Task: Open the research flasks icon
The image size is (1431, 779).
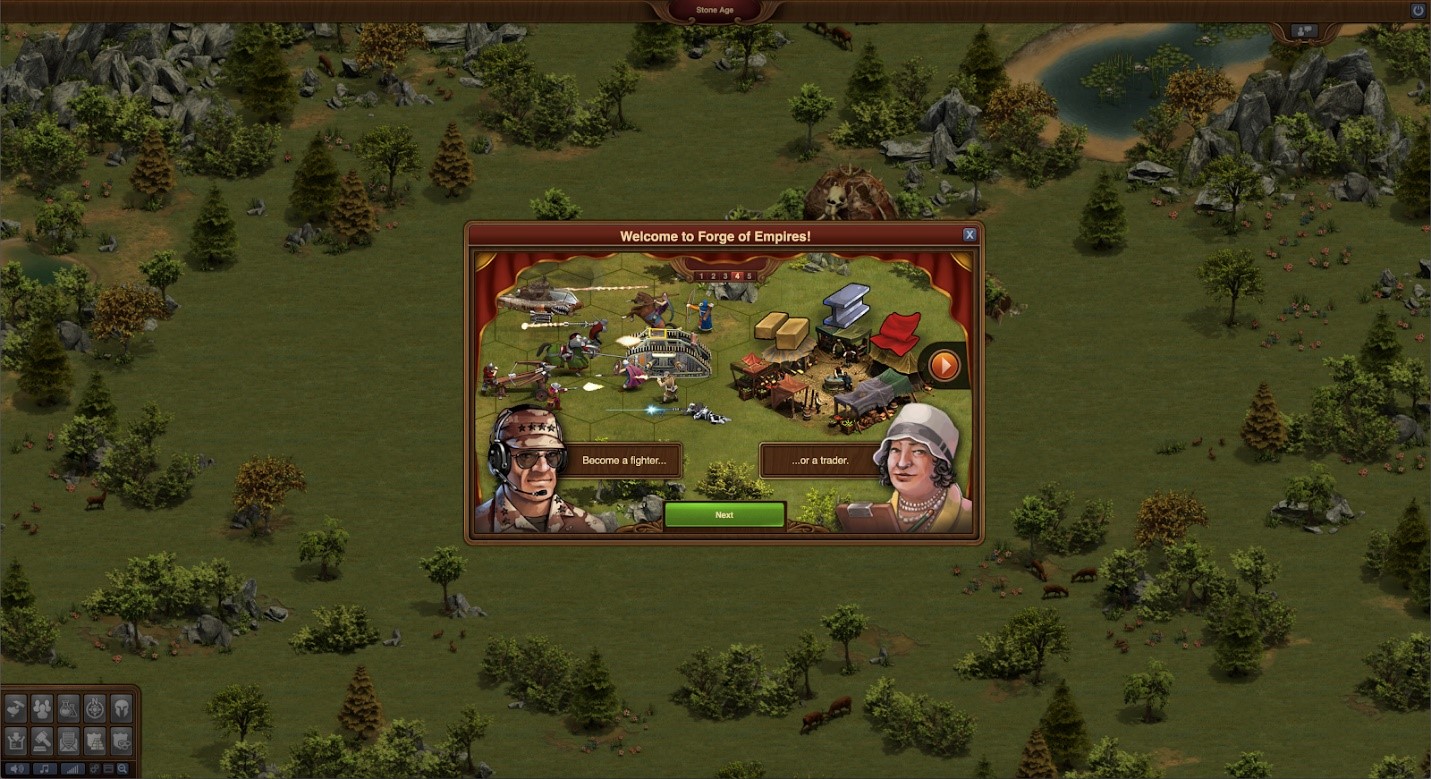Action: point(68,708)
